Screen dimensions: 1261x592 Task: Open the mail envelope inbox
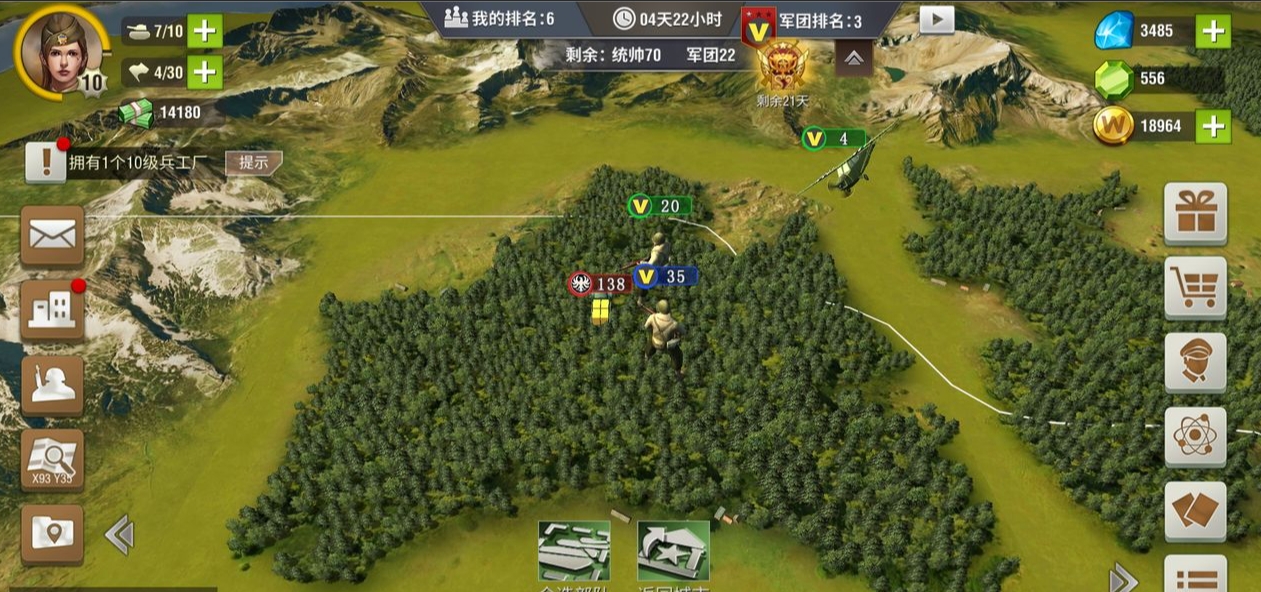click(52, 236)
